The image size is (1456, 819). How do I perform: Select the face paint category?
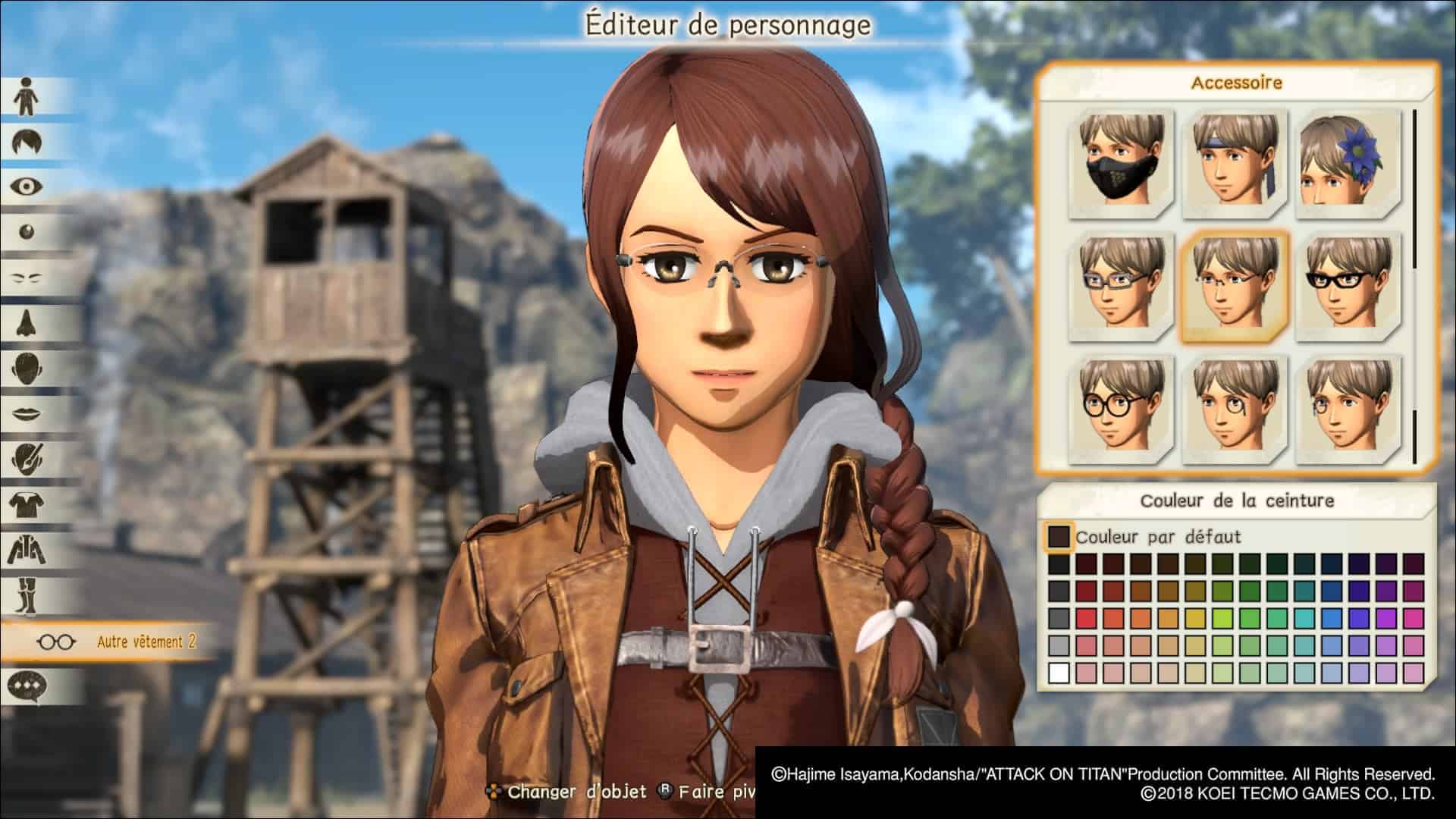tap(27, 458)
